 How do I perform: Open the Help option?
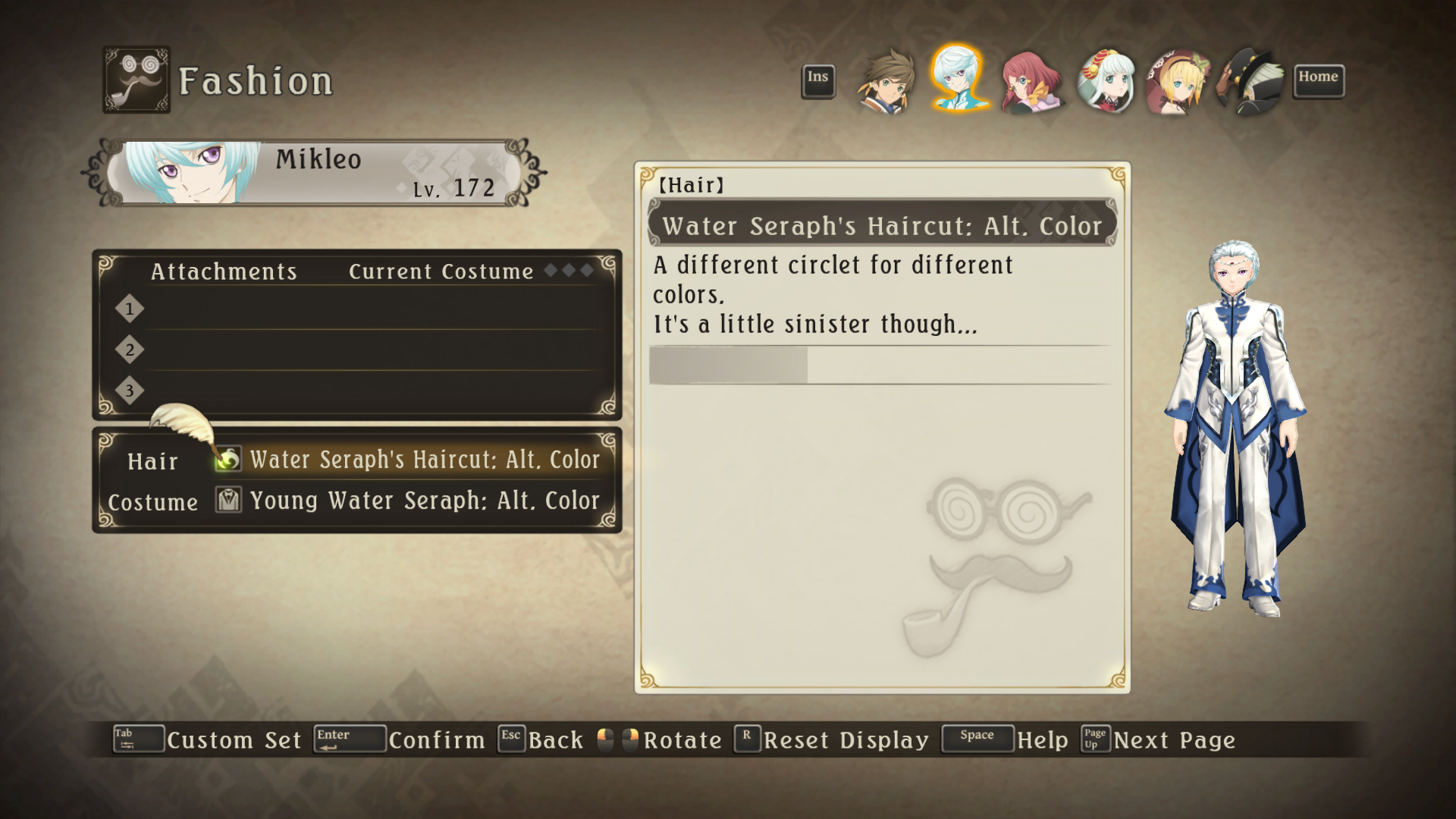[x=1042, y=739]
